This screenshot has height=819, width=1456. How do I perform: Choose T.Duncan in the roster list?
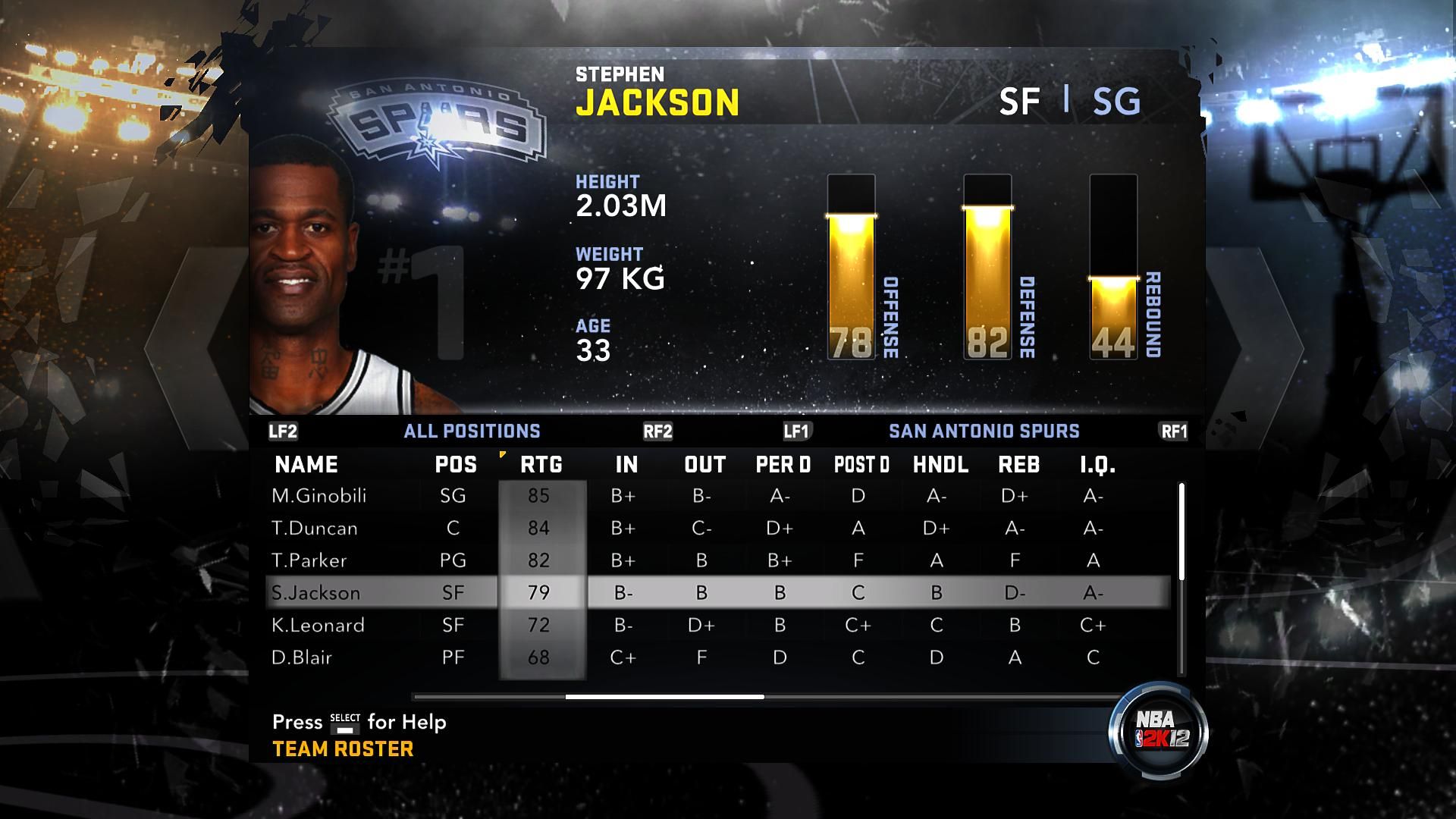click(x=314, y=529)
